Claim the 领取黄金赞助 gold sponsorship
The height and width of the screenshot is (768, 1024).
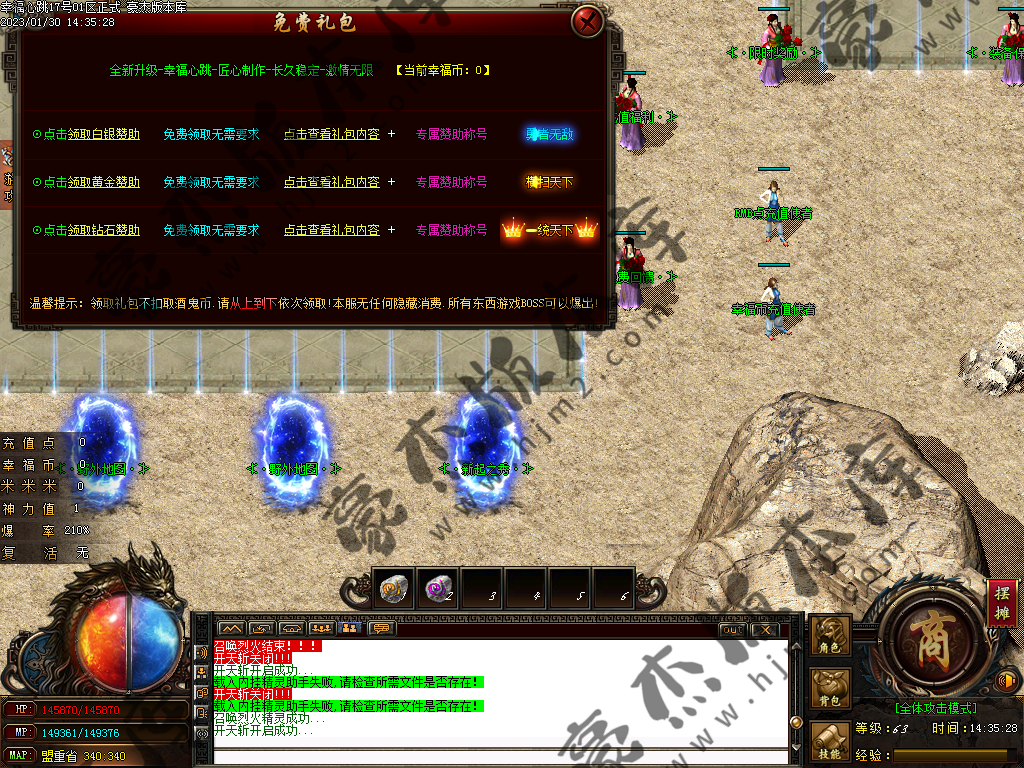point(103,182)
